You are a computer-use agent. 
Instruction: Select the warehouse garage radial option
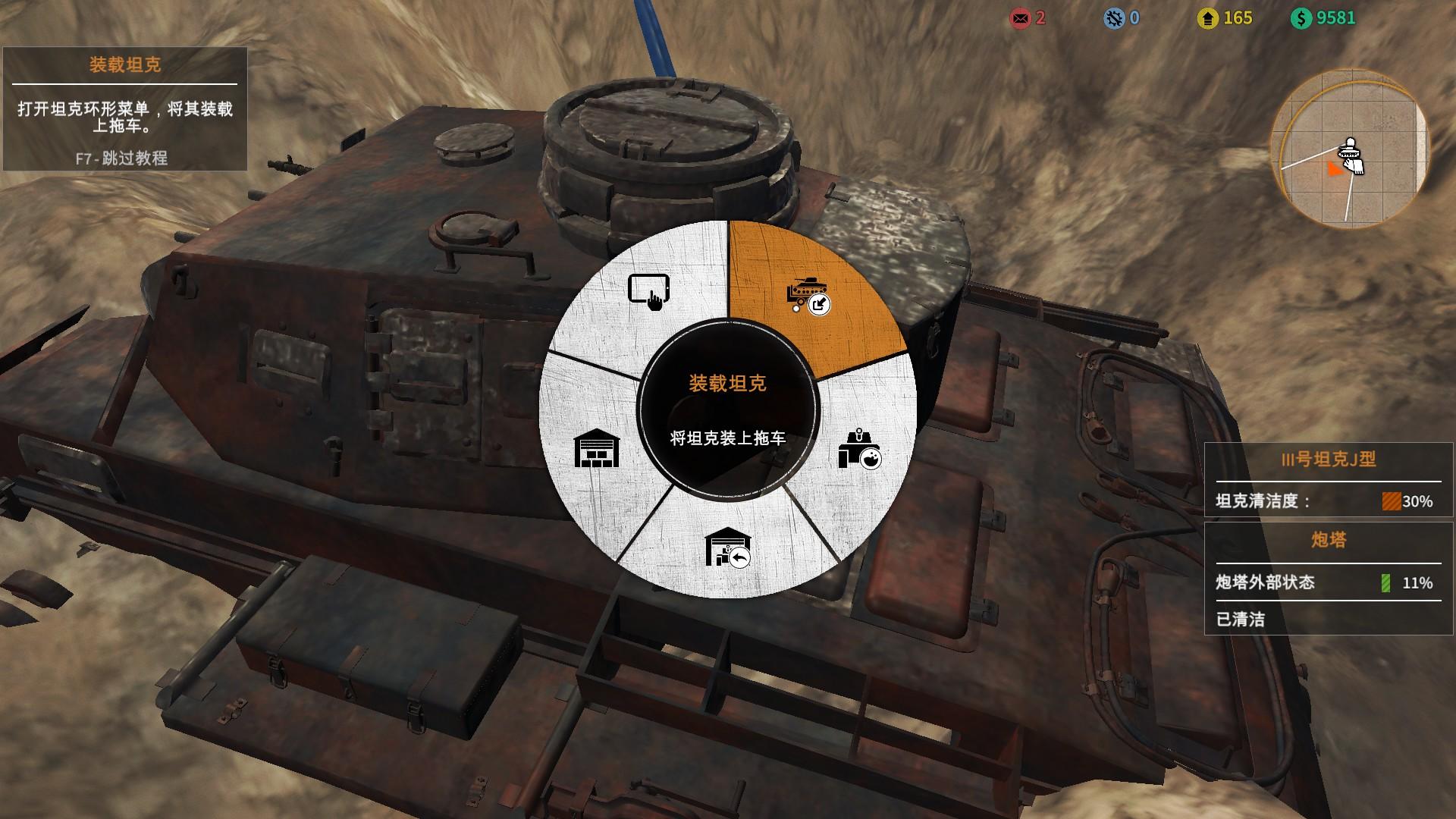coord(597,448)
